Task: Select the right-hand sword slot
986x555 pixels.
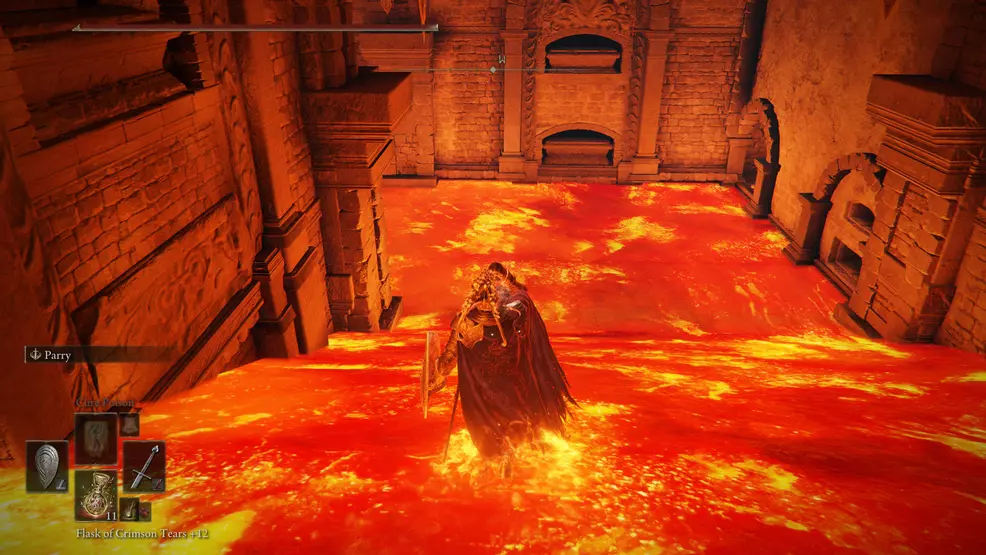Action: 144,465
